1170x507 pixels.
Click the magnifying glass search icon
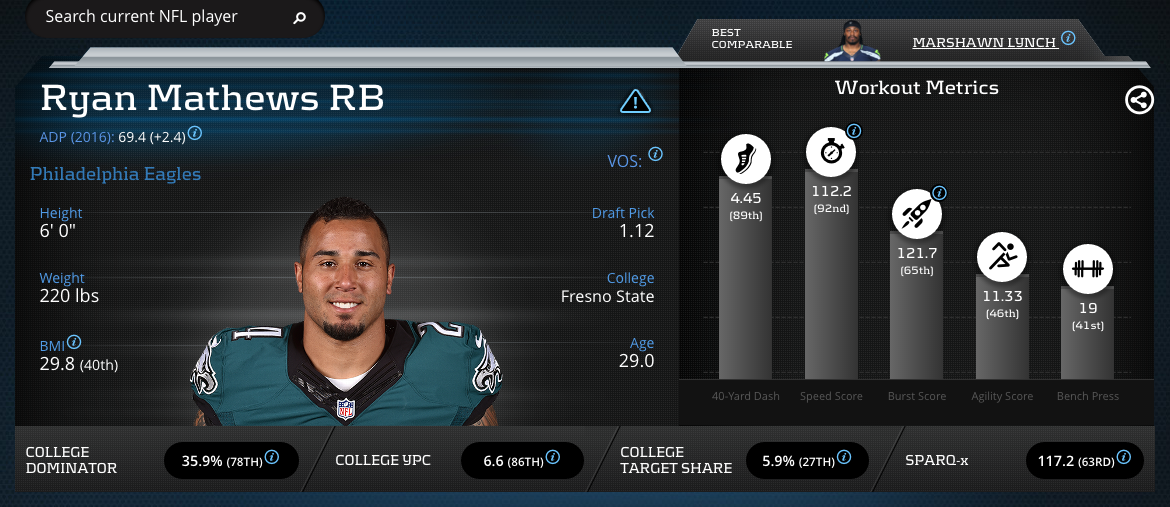pos(299,18)
